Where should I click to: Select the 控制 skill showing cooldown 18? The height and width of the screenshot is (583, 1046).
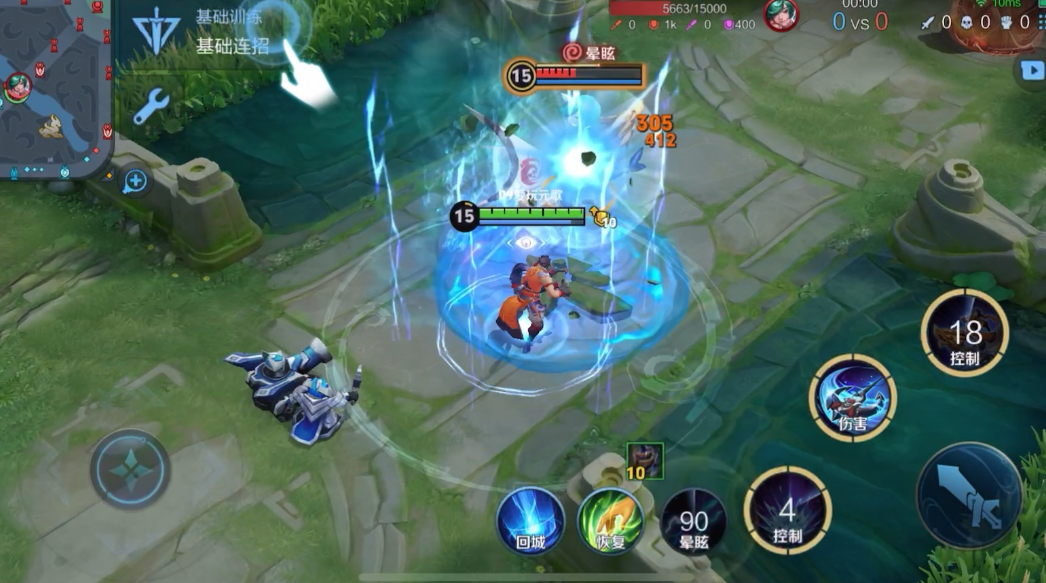click(964, 333)
